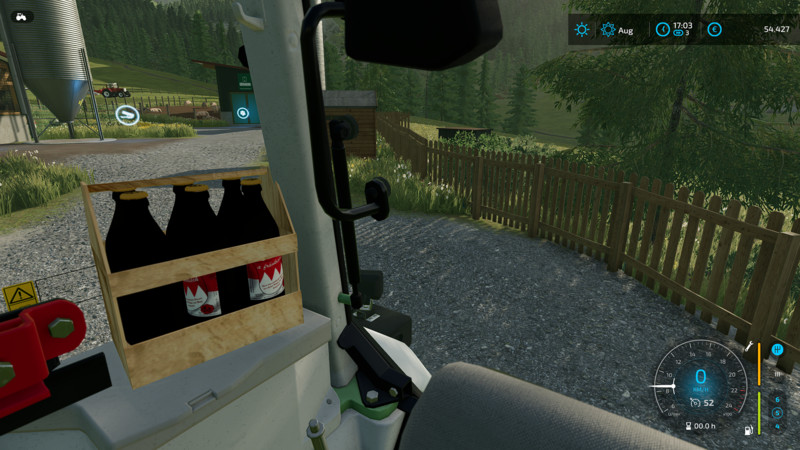Click the animal trough feeding marker
The image size is (800, 450).
(x=126, y=114)
